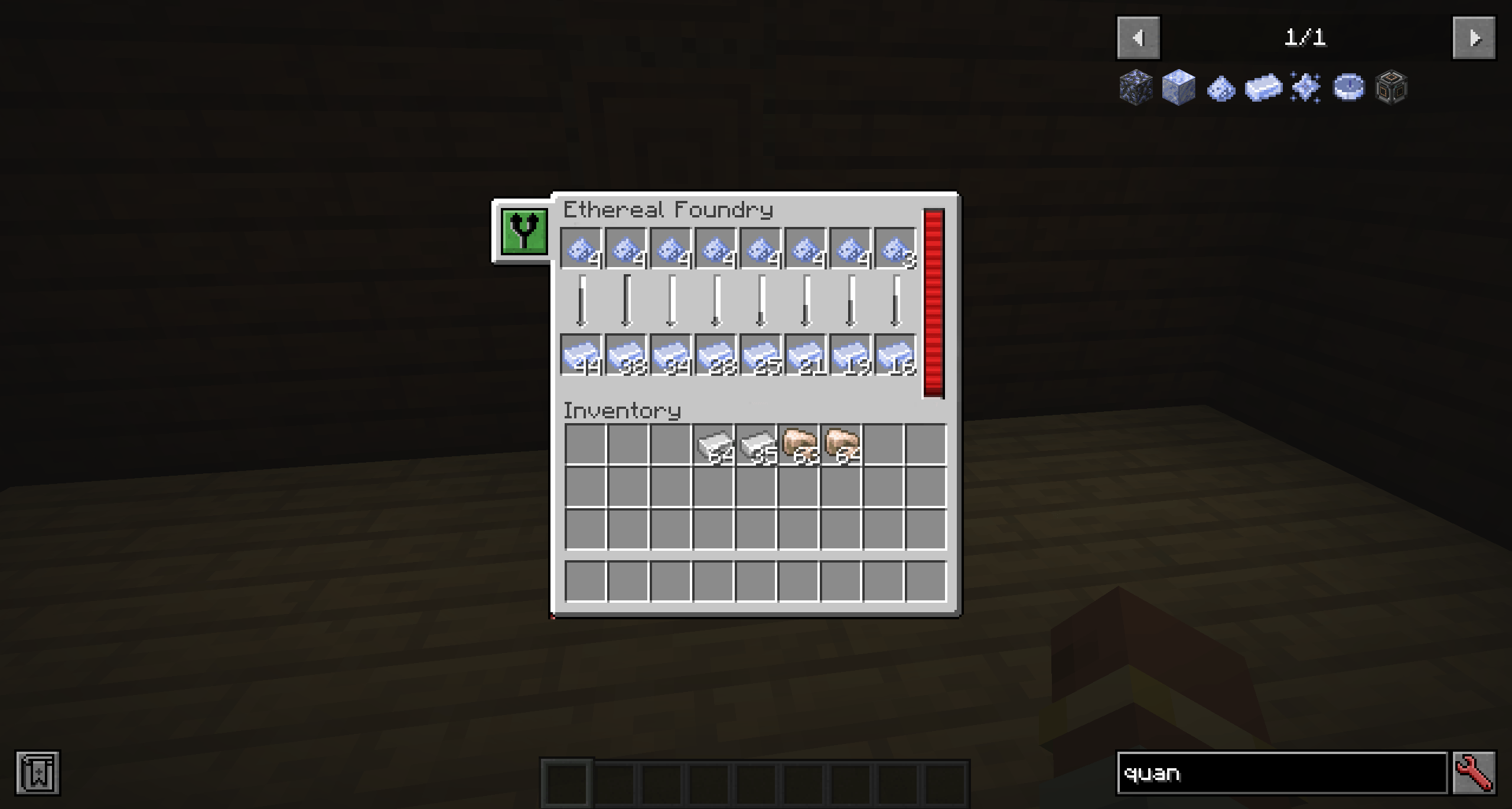Click the crystal block item in the sidebar

1178,87
